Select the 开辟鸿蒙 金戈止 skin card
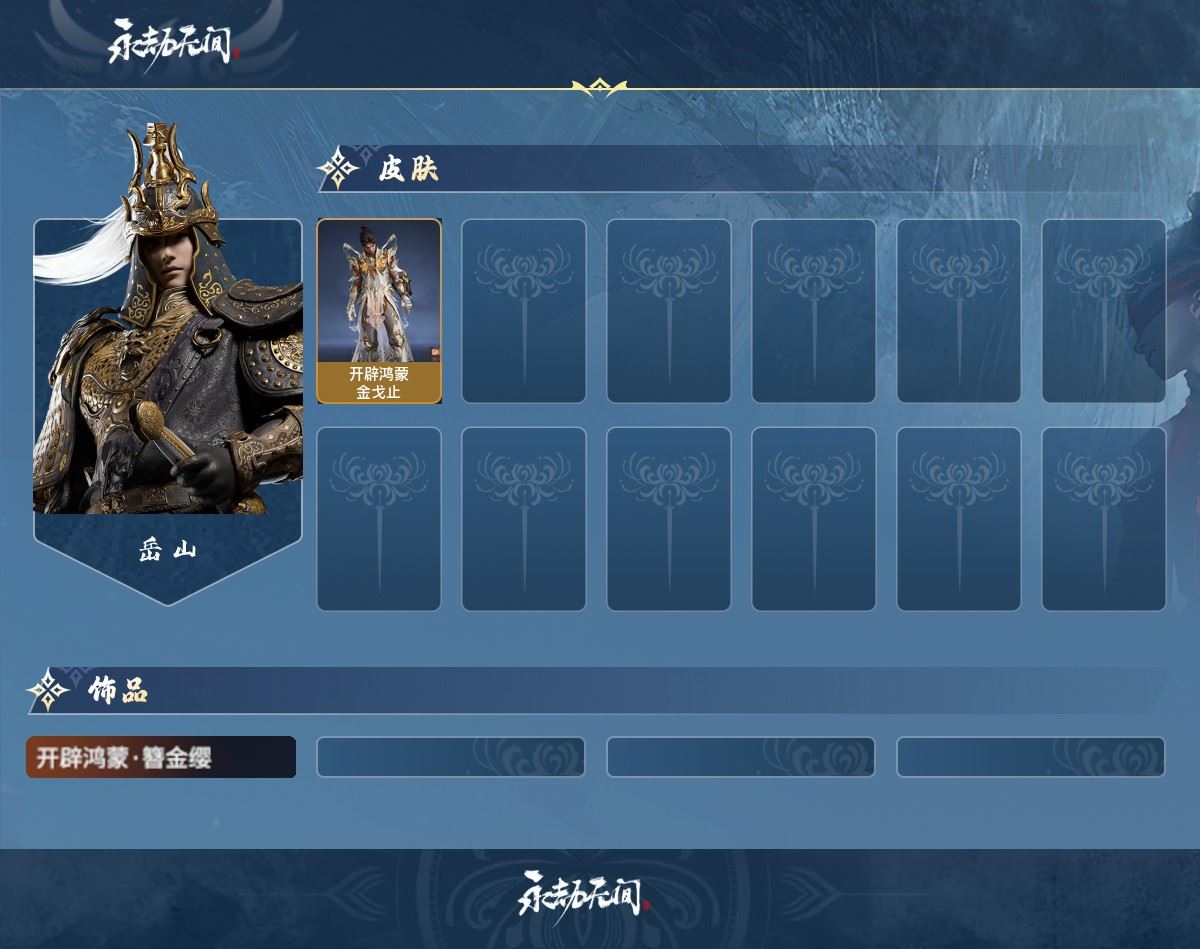Viewport: 1200px width, 949px height. (379, 311)
